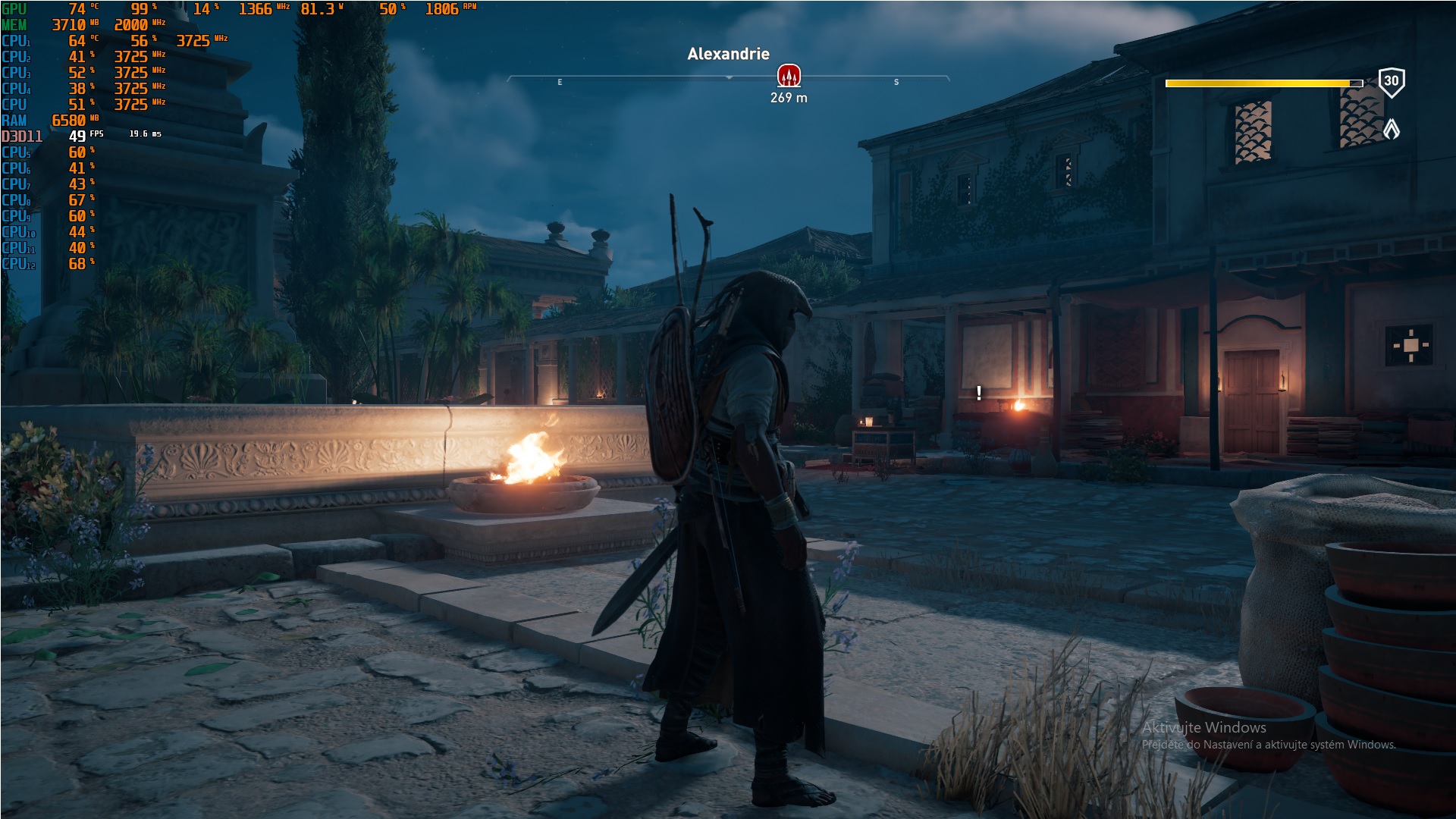Click the compass bar's center pointer

click(x=729, y=78)
